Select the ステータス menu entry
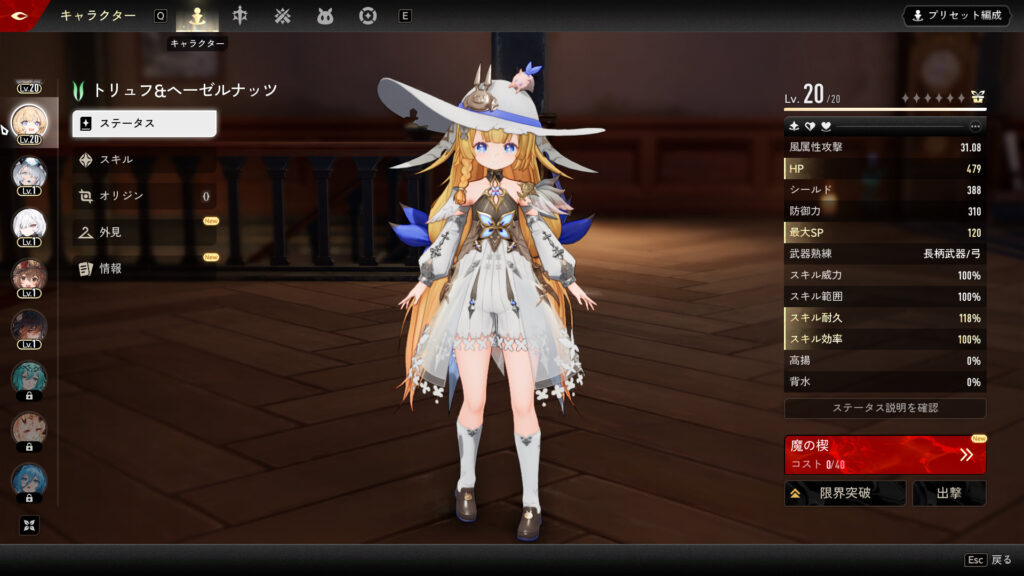The image size is (1024, 576). pos(144,123)
